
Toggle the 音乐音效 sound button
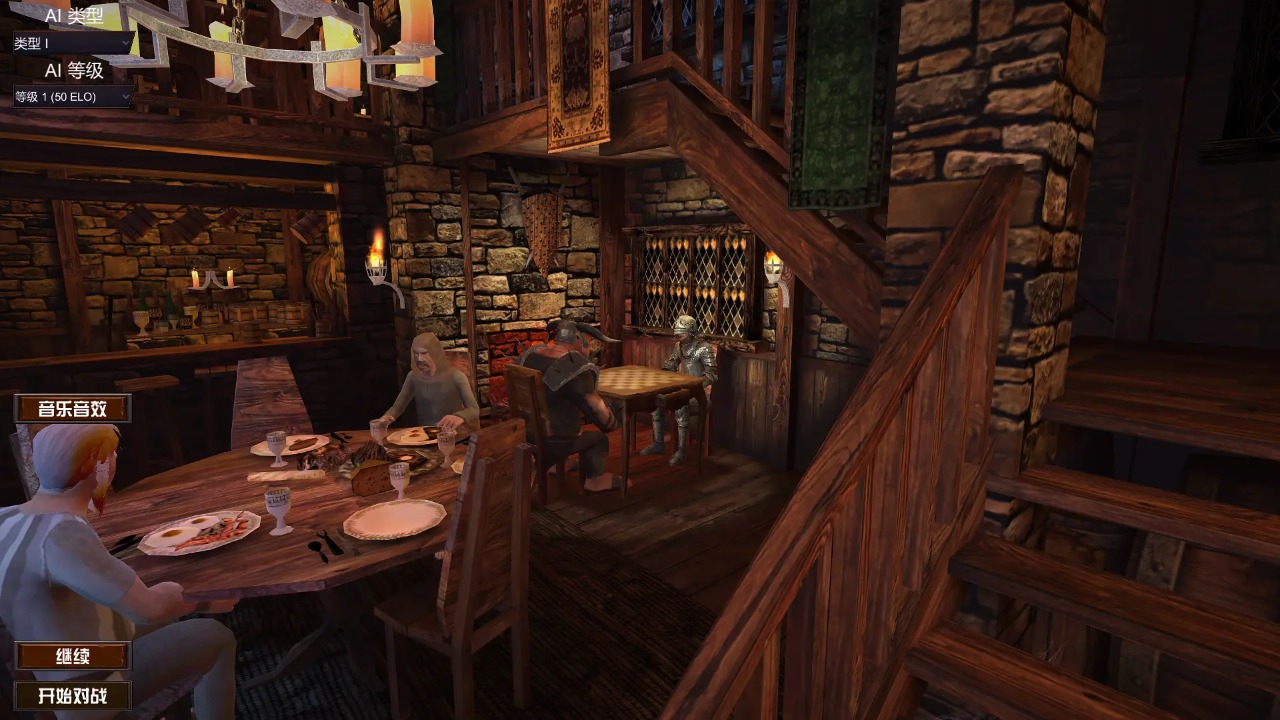pos(72,408)
